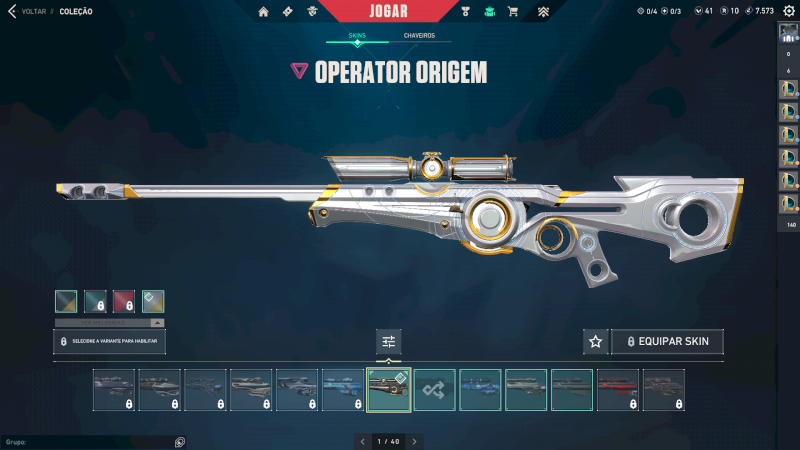Open the settings gear

click(789, 11)
